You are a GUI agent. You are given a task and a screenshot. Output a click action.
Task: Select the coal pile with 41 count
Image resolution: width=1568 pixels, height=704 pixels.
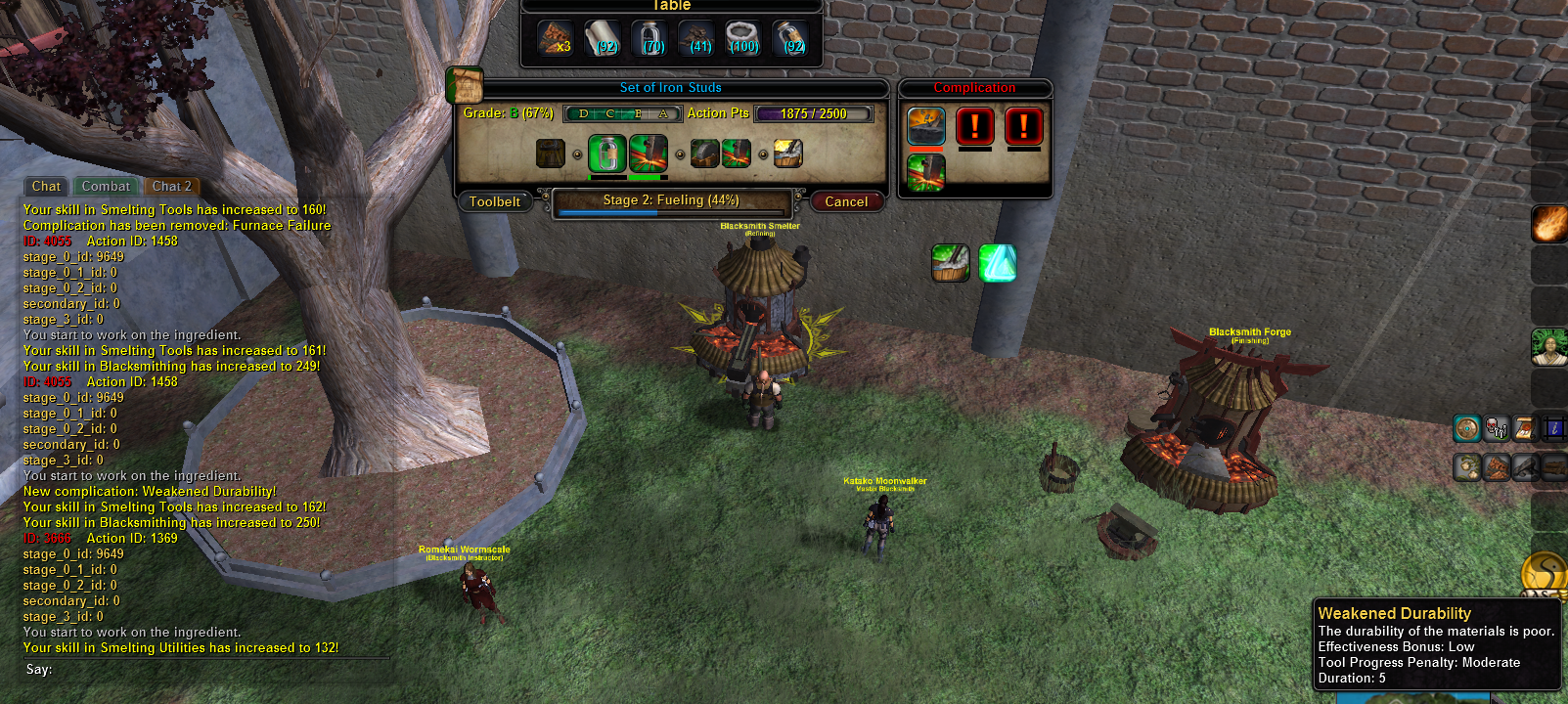tap(696, 39)
